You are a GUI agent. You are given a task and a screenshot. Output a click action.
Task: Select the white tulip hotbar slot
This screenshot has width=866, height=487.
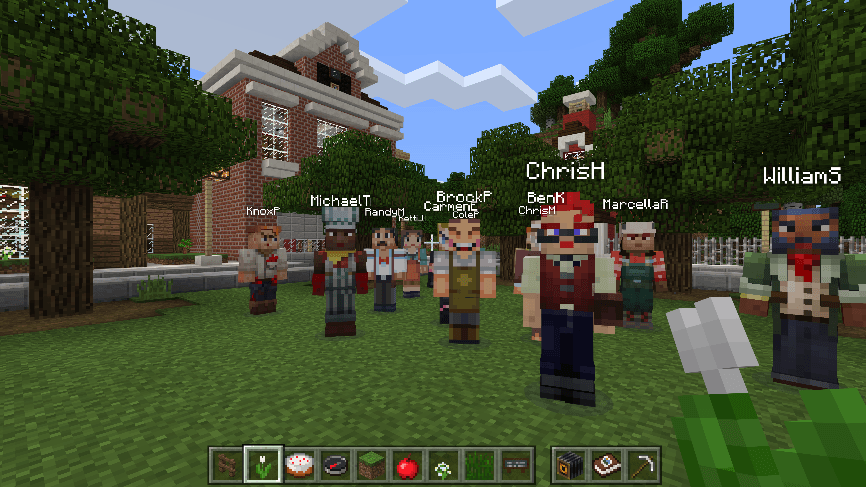262,464
